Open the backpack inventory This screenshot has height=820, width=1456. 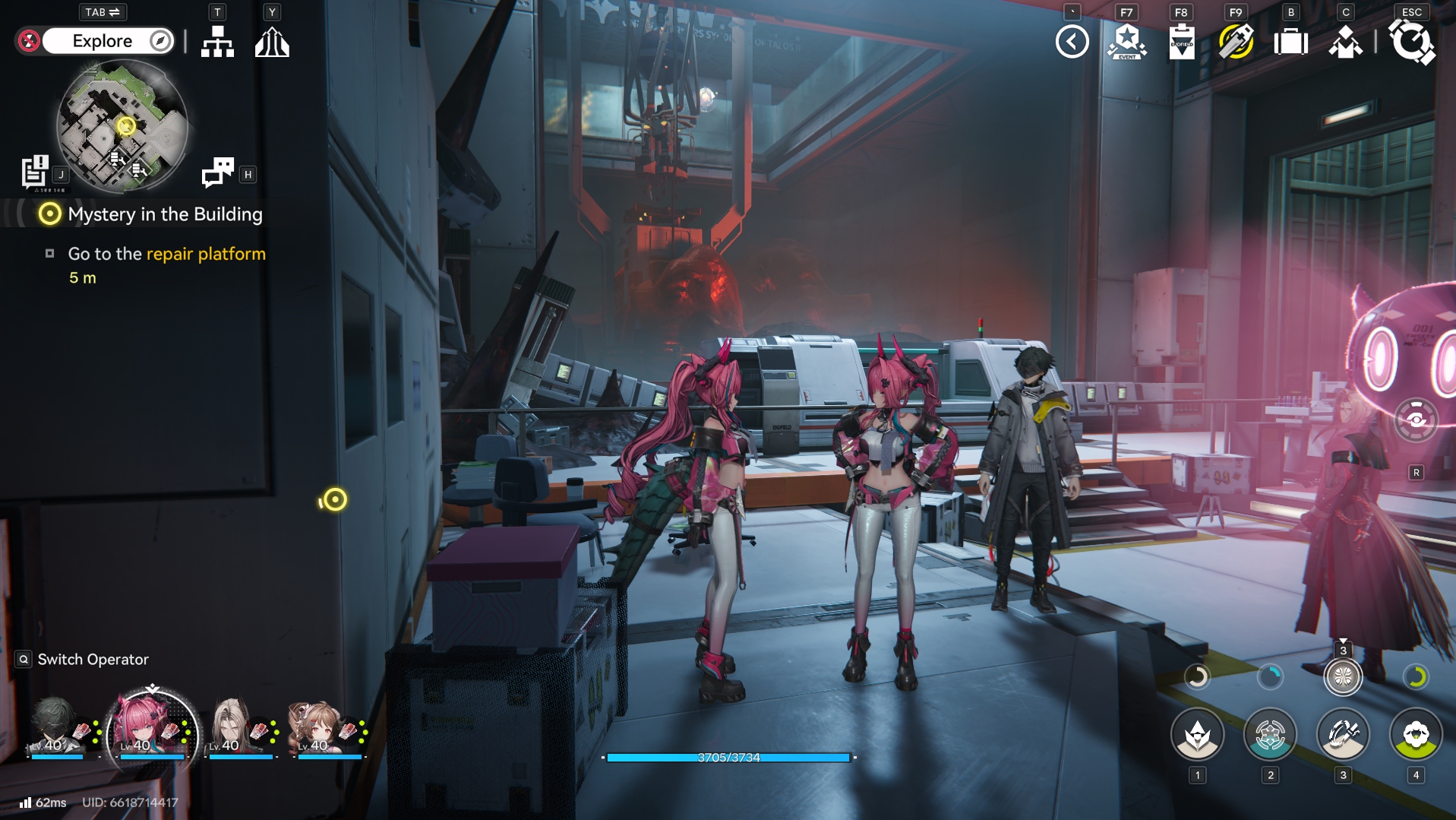[x=1290, y=42]
